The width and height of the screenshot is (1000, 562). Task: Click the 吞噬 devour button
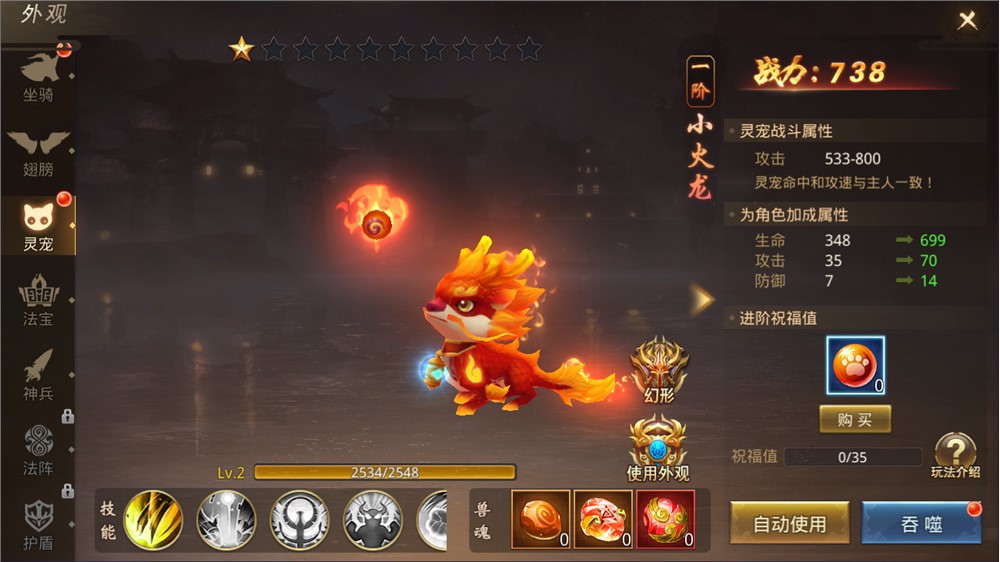tap(921, 523)
